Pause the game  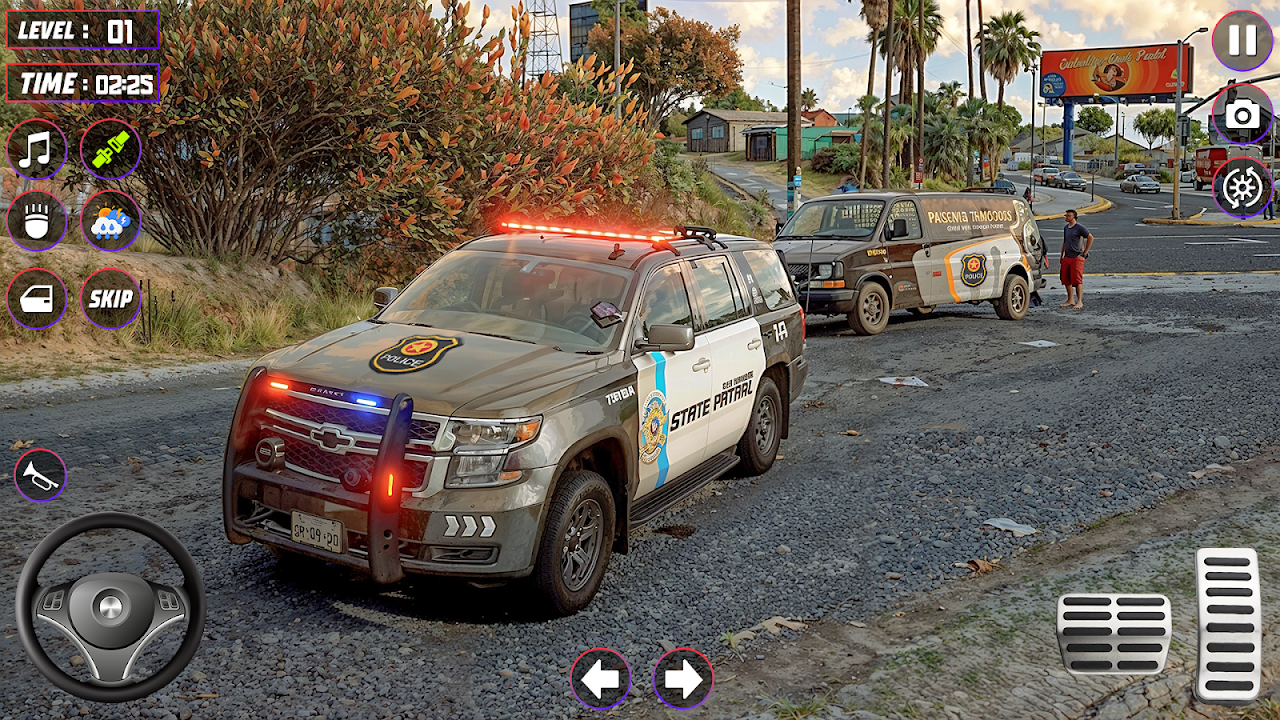tap(1242, 40)
